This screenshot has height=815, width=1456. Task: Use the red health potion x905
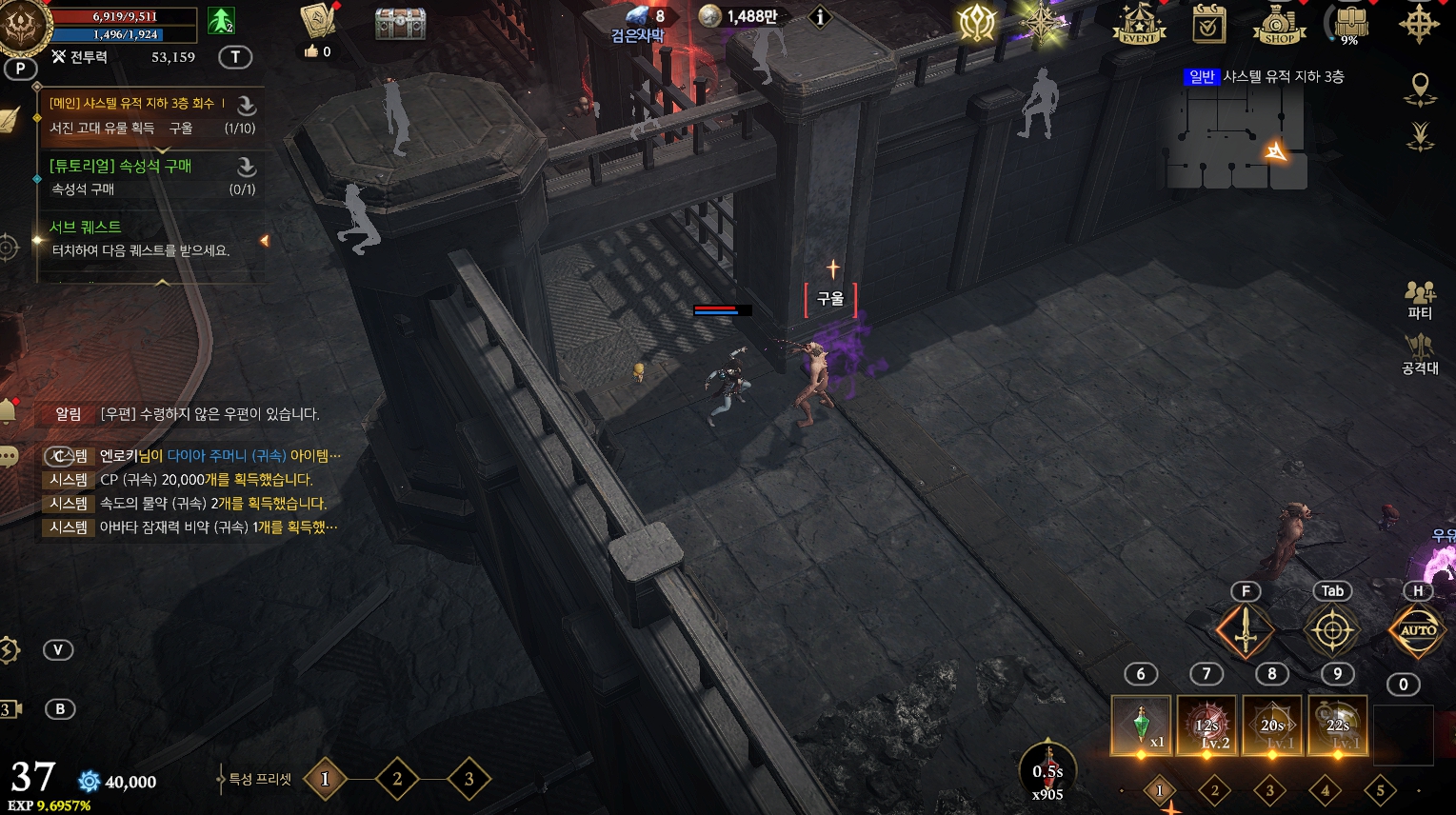(1047, 769)
